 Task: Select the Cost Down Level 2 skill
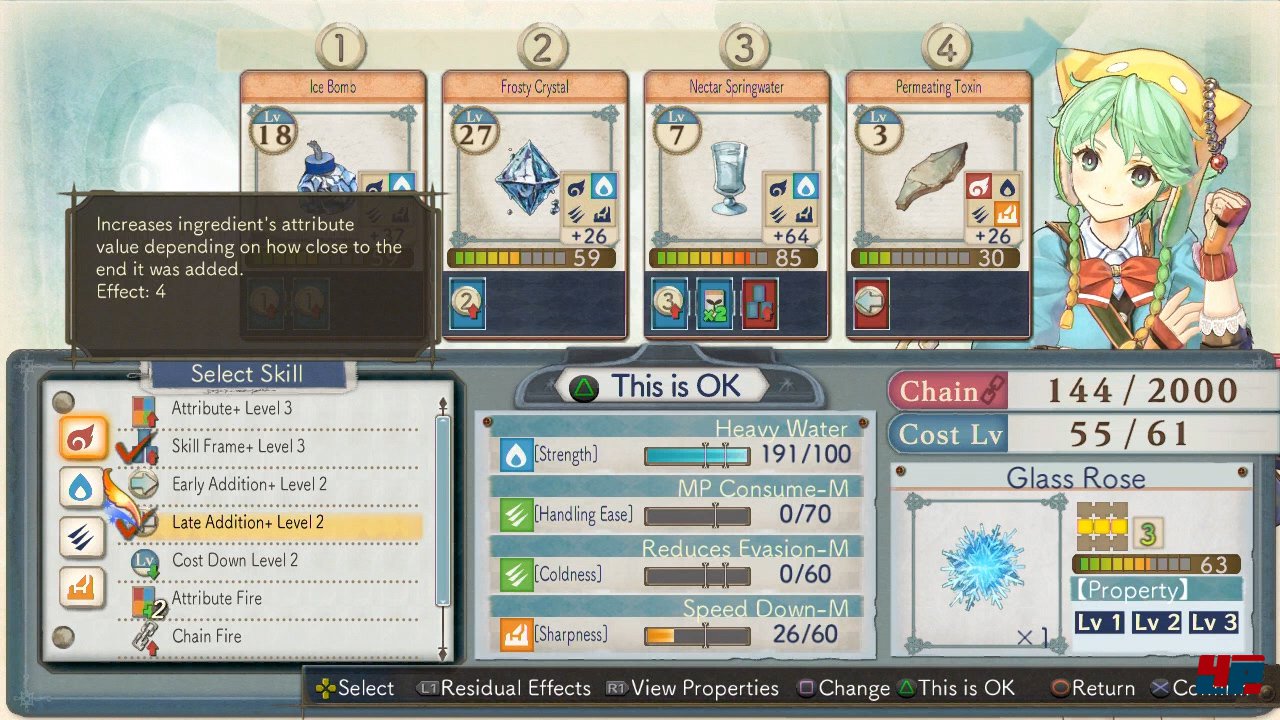click(234, 560)
